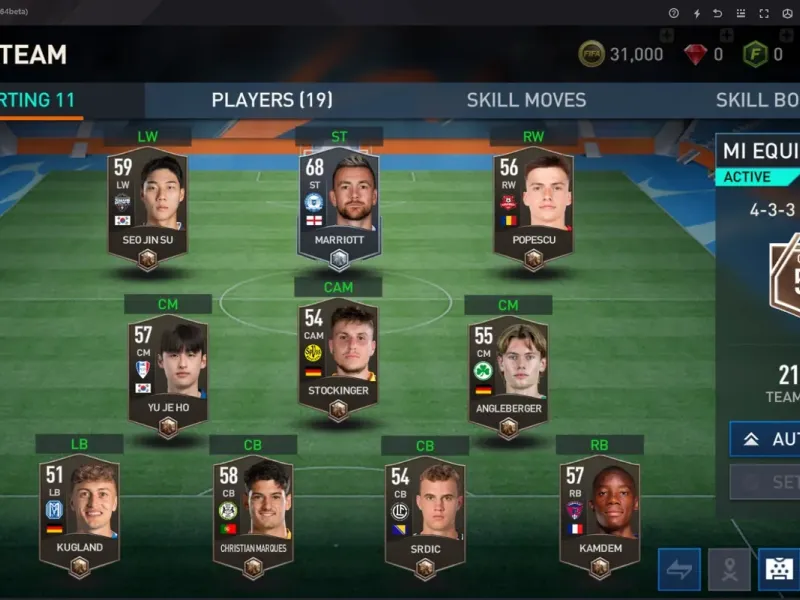800x600 pixels.
Task: Open the Skill Moves tab
Action: (526, 100)
